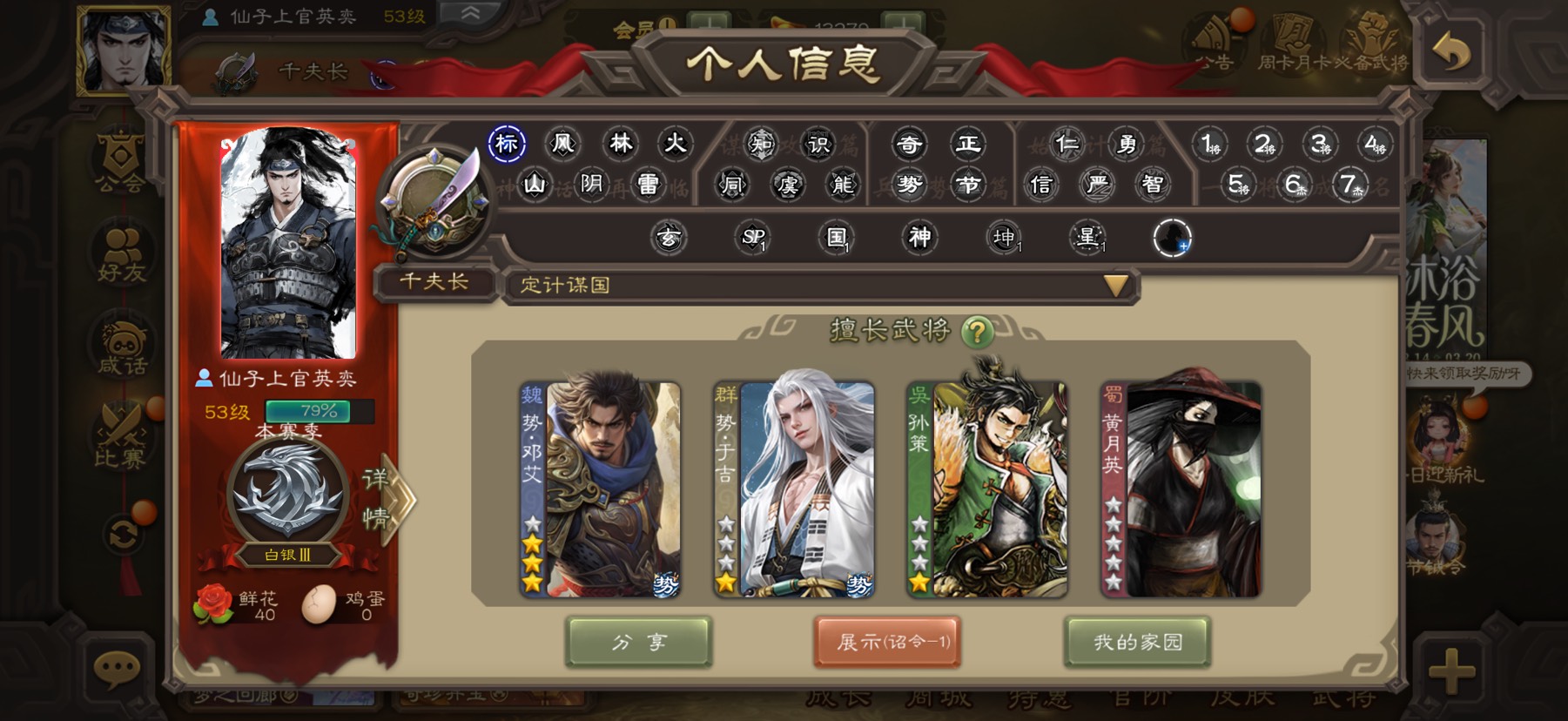Select the 标 pack badge
1568x721 pixels.
507,144
